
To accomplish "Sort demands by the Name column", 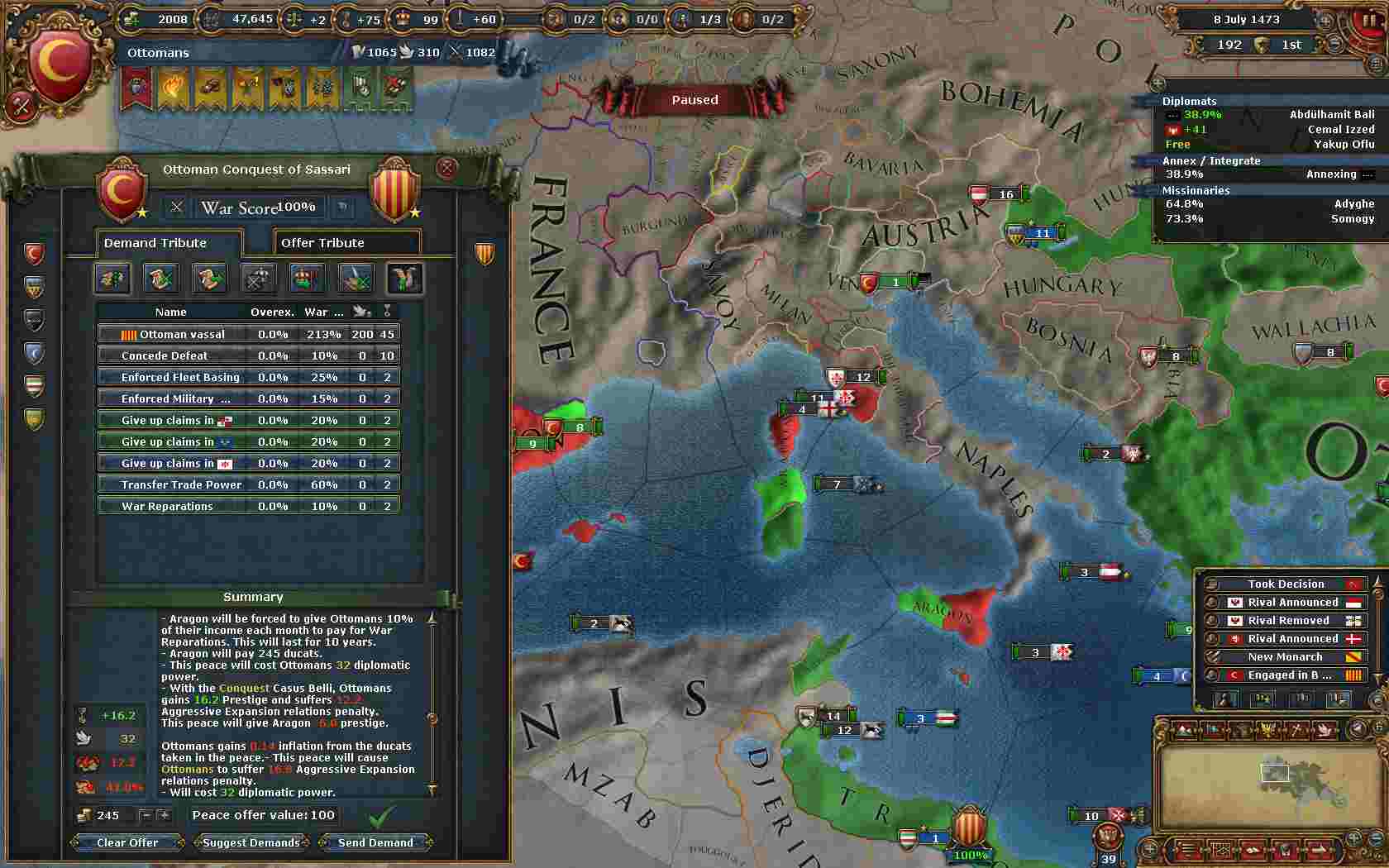I will coord(170,312).
